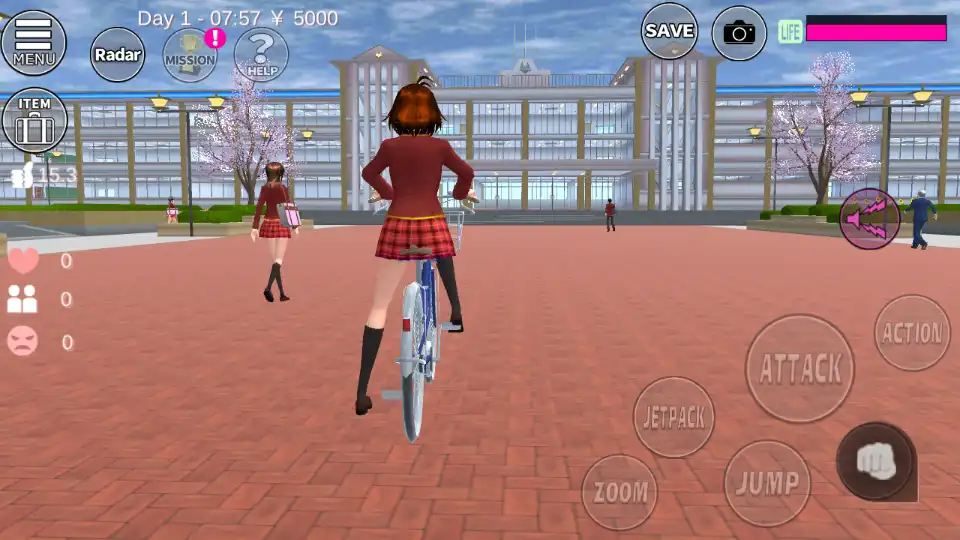Toggle the Radar button
The image size is (960, 540).
[x=117, y=55]
